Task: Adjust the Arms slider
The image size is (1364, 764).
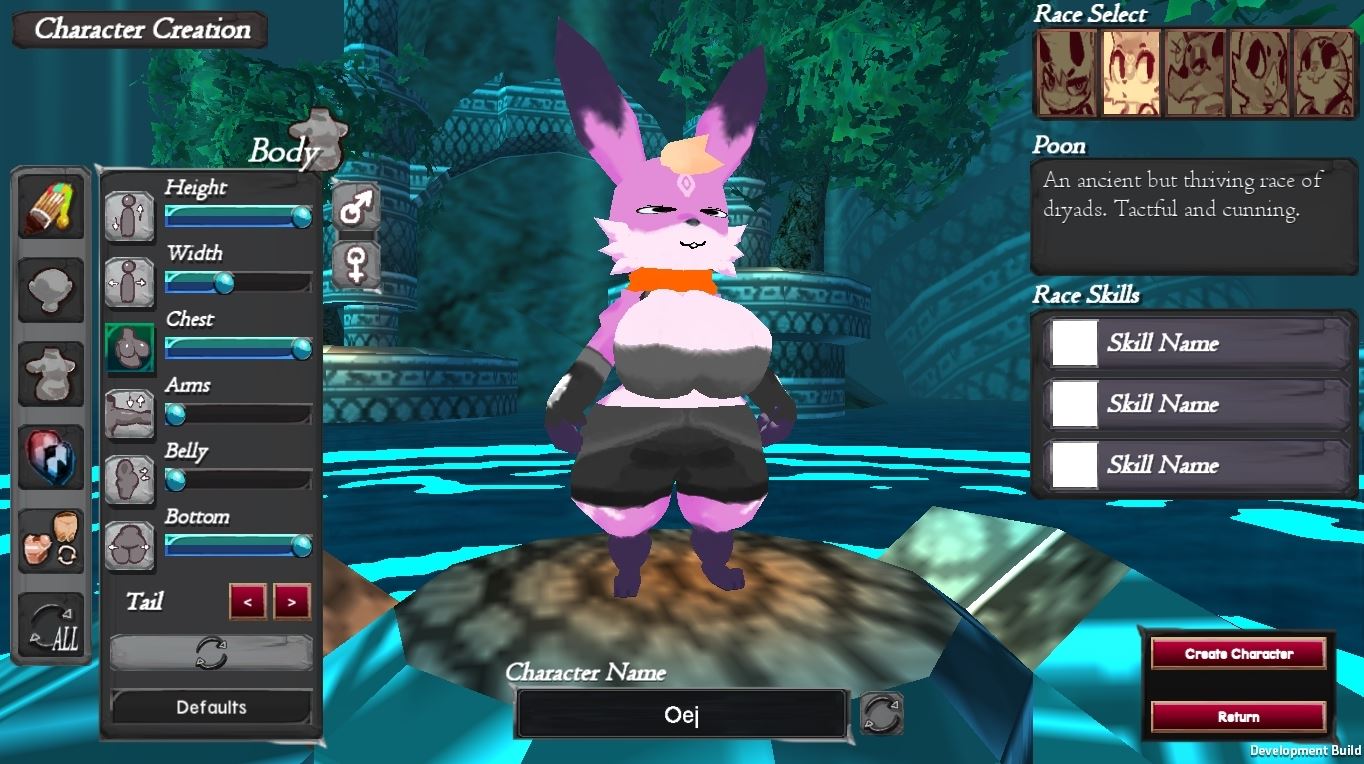Action: 238,414
